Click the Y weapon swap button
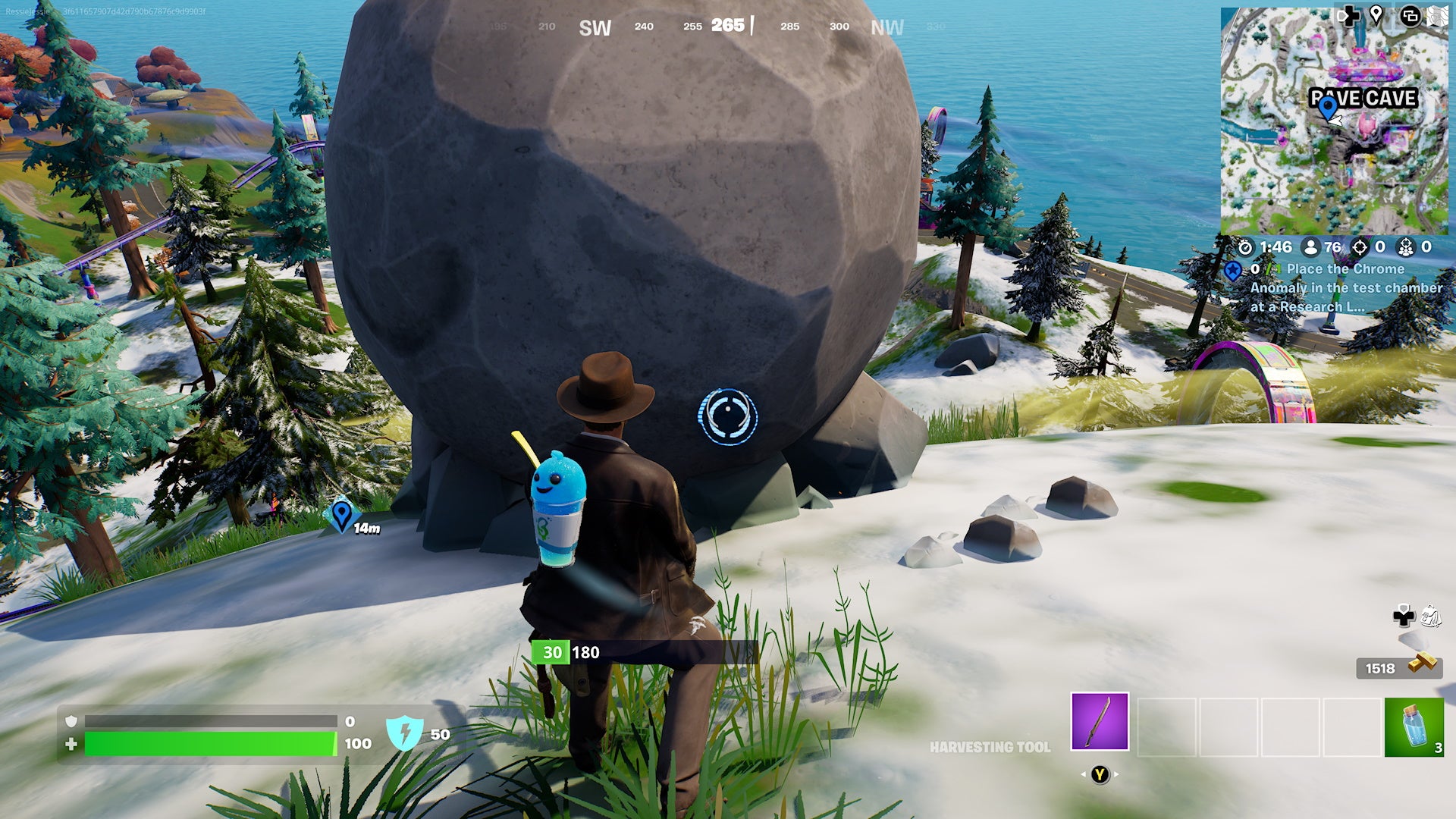Viewport: 1456px width, 819px height. click(x=1100, y=775)
